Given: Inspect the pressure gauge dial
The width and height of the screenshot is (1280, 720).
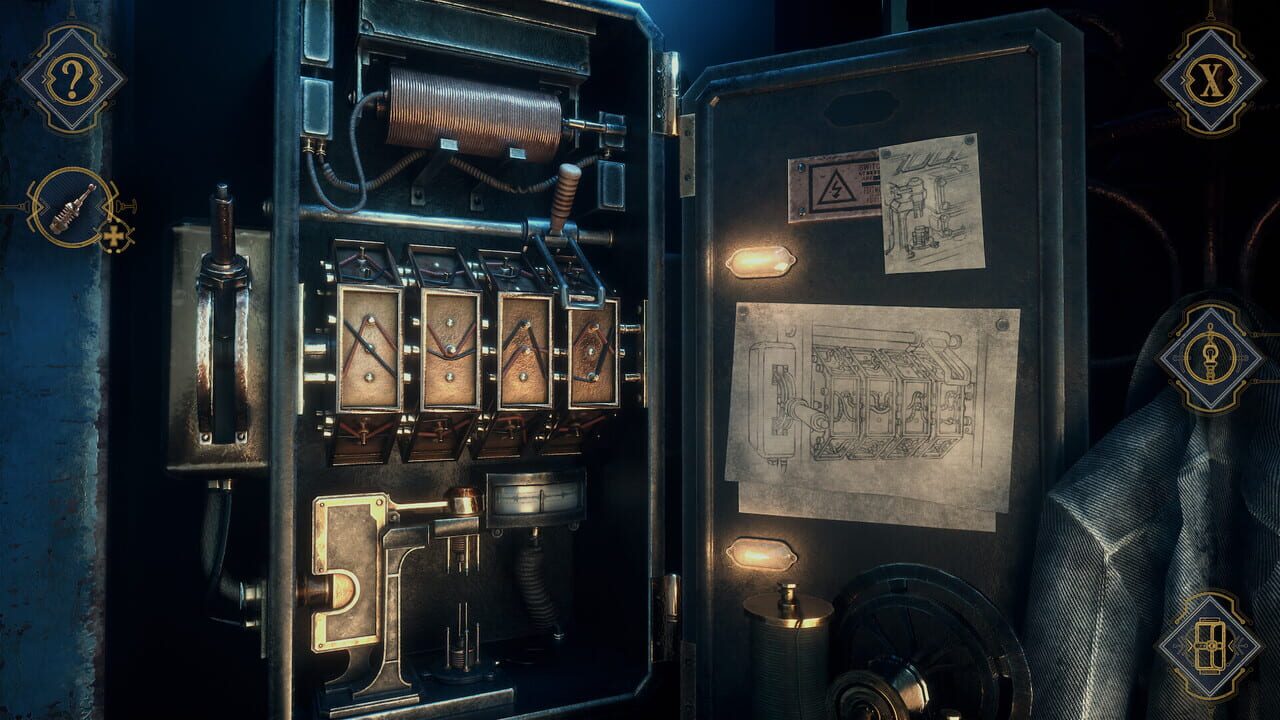Looking at the screenshot, I should (x=535, y=497).
